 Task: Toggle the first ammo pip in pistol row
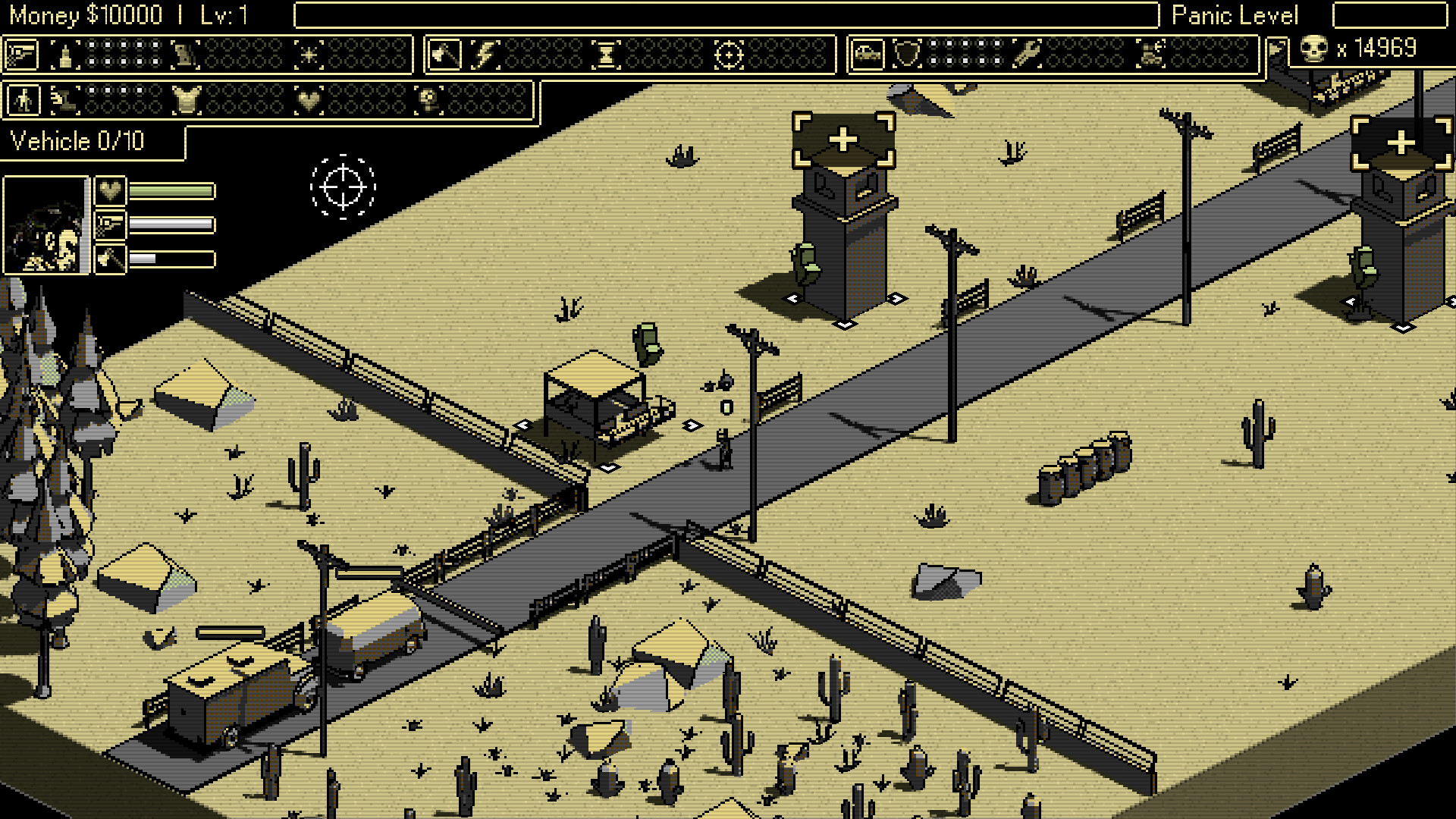point(93,45)
